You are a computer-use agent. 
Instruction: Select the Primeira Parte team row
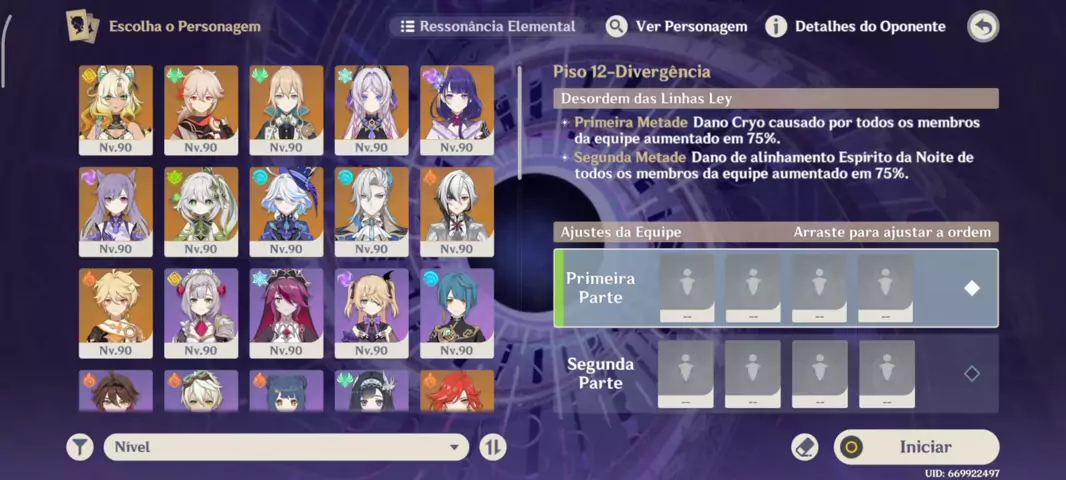point(775,288)
